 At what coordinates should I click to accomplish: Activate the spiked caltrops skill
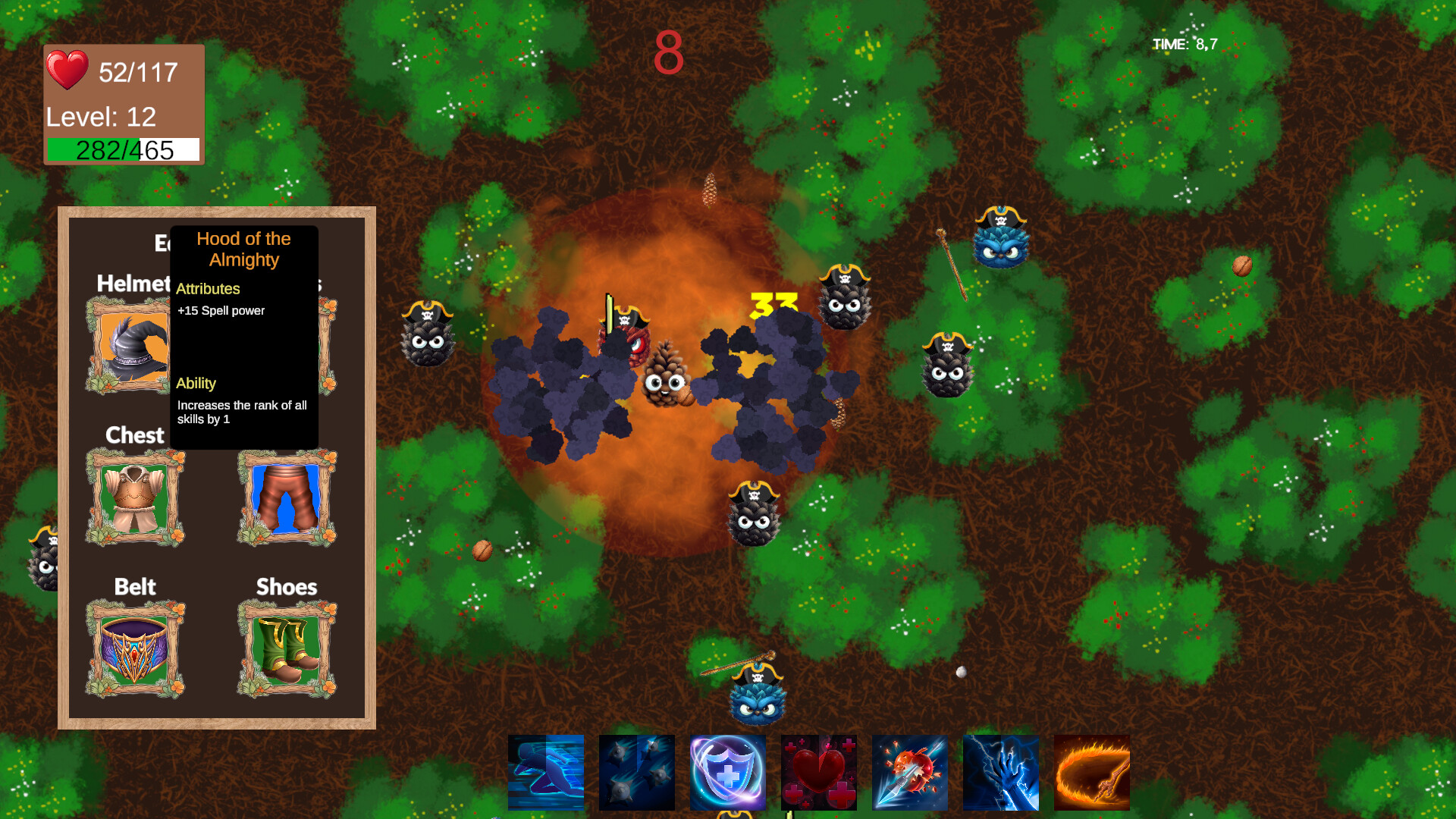click(x=636, y=771)
